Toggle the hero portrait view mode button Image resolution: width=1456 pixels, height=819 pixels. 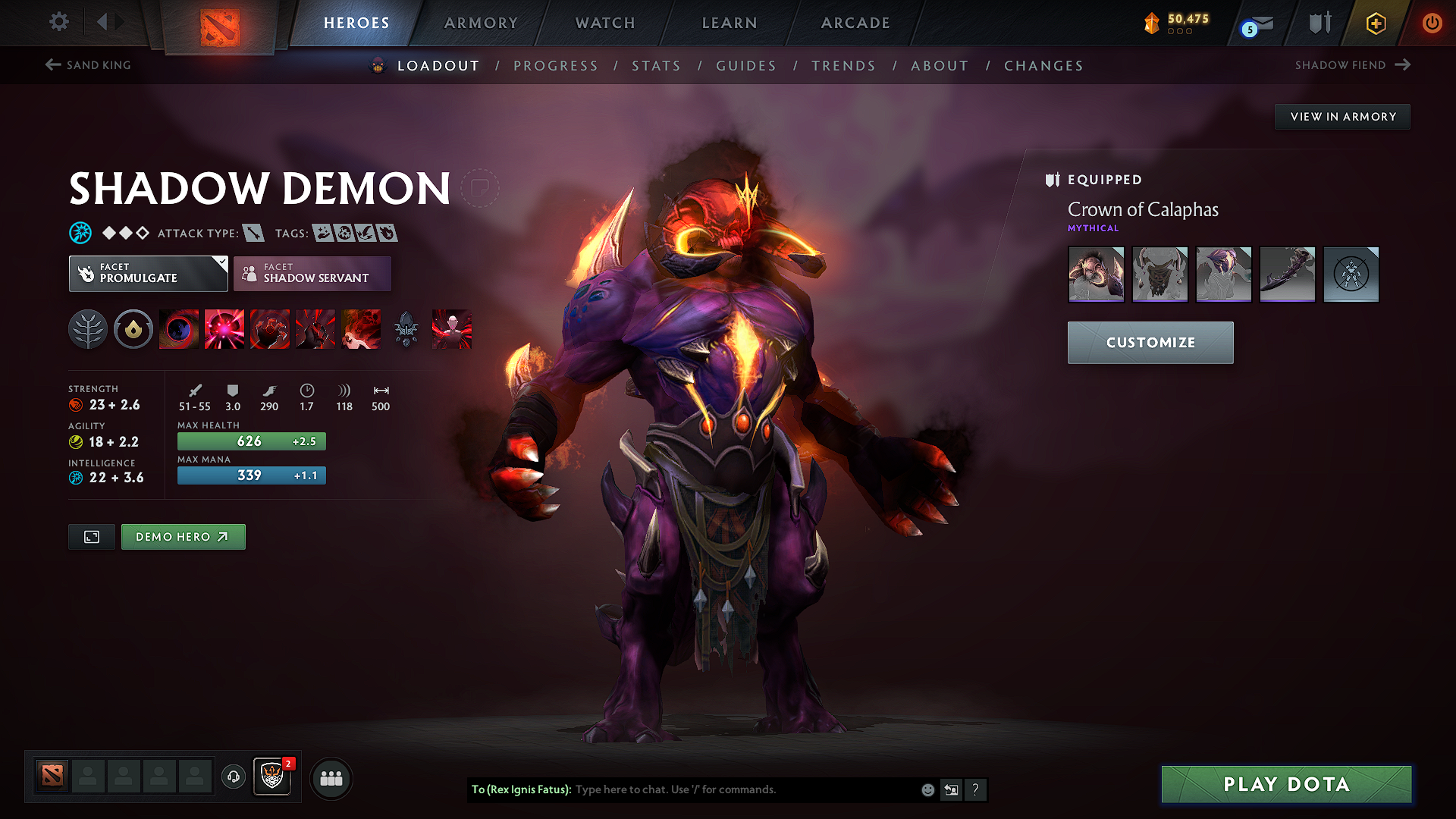point(91,536)
